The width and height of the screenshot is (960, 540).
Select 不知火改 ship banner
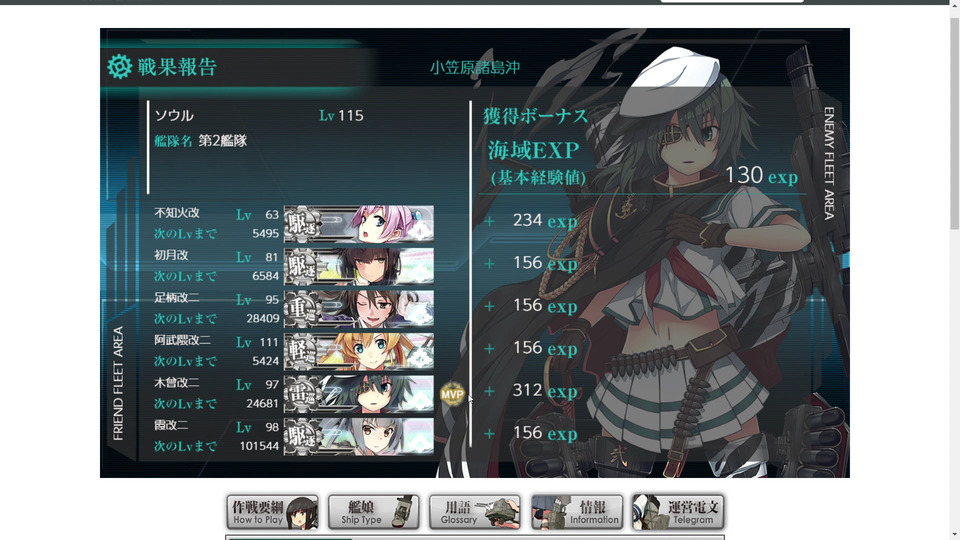[359, 224]
